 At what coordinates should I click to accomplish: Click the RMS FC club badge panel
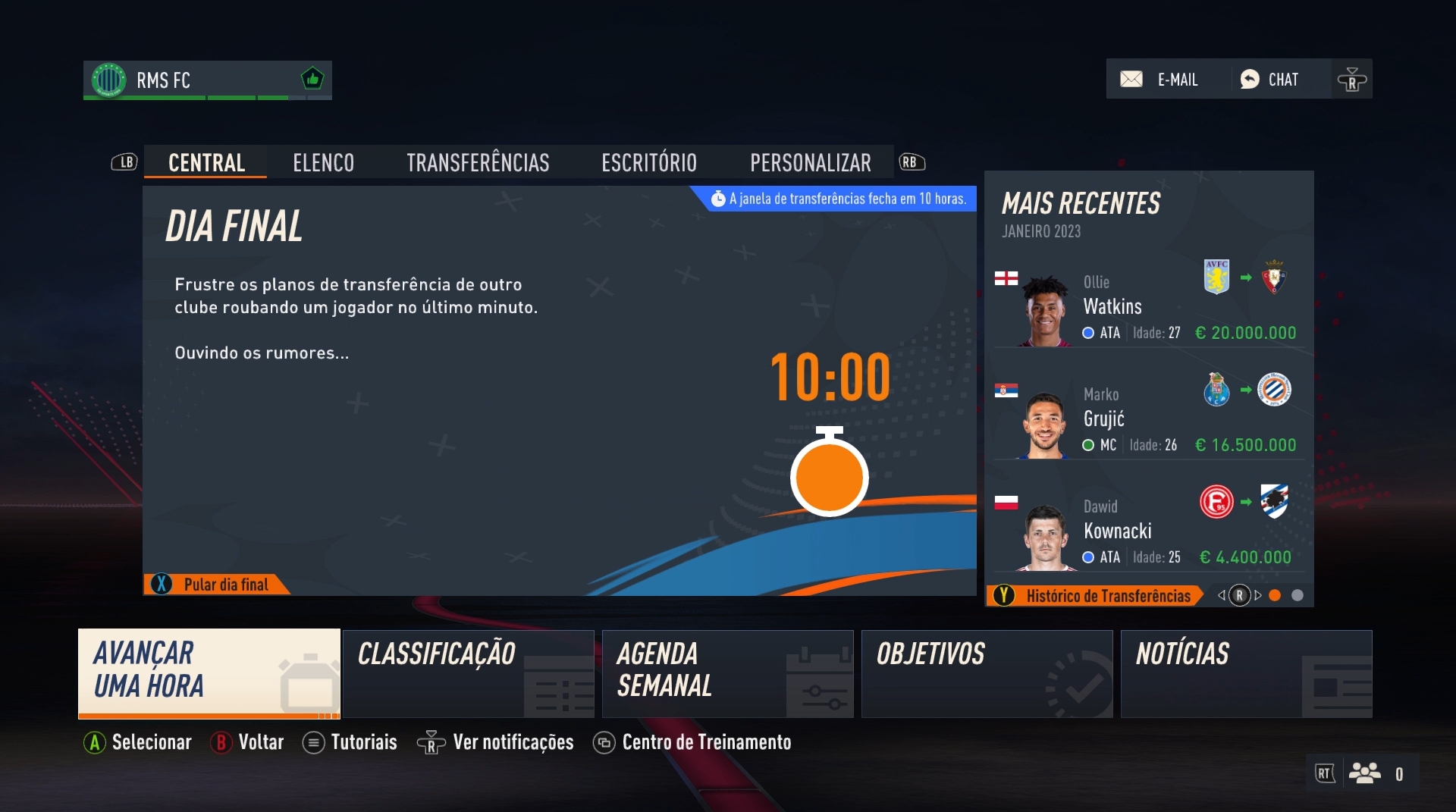click(207, 80)
